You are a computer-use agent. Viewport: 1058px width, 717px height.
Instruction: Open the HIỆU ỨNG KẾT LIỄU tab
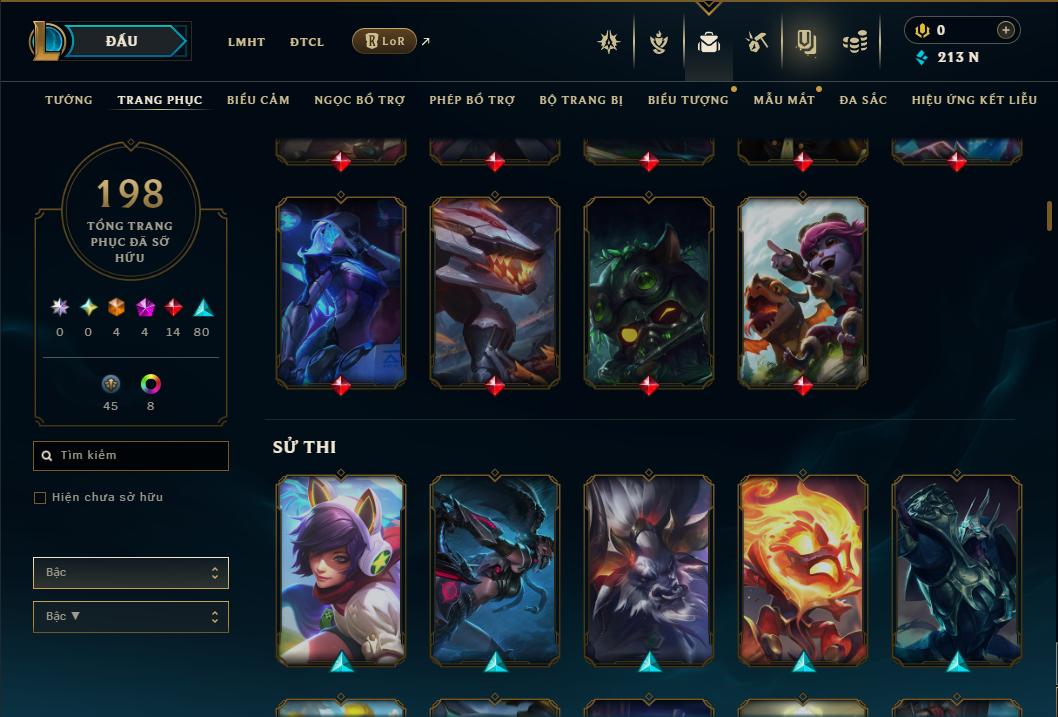point(975,100)
